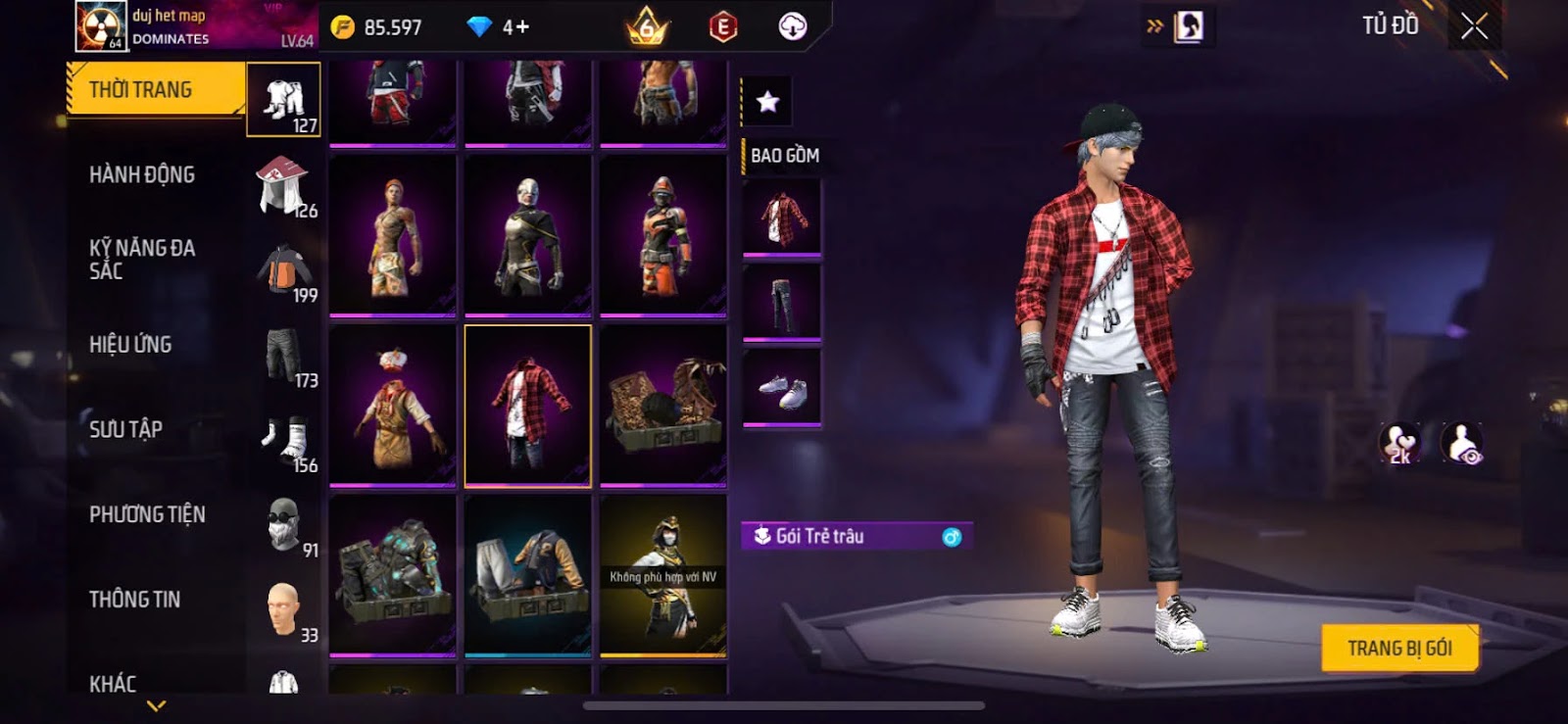Open the leopard print loot crate tile
1568x724 pixels.
[662, 406]
